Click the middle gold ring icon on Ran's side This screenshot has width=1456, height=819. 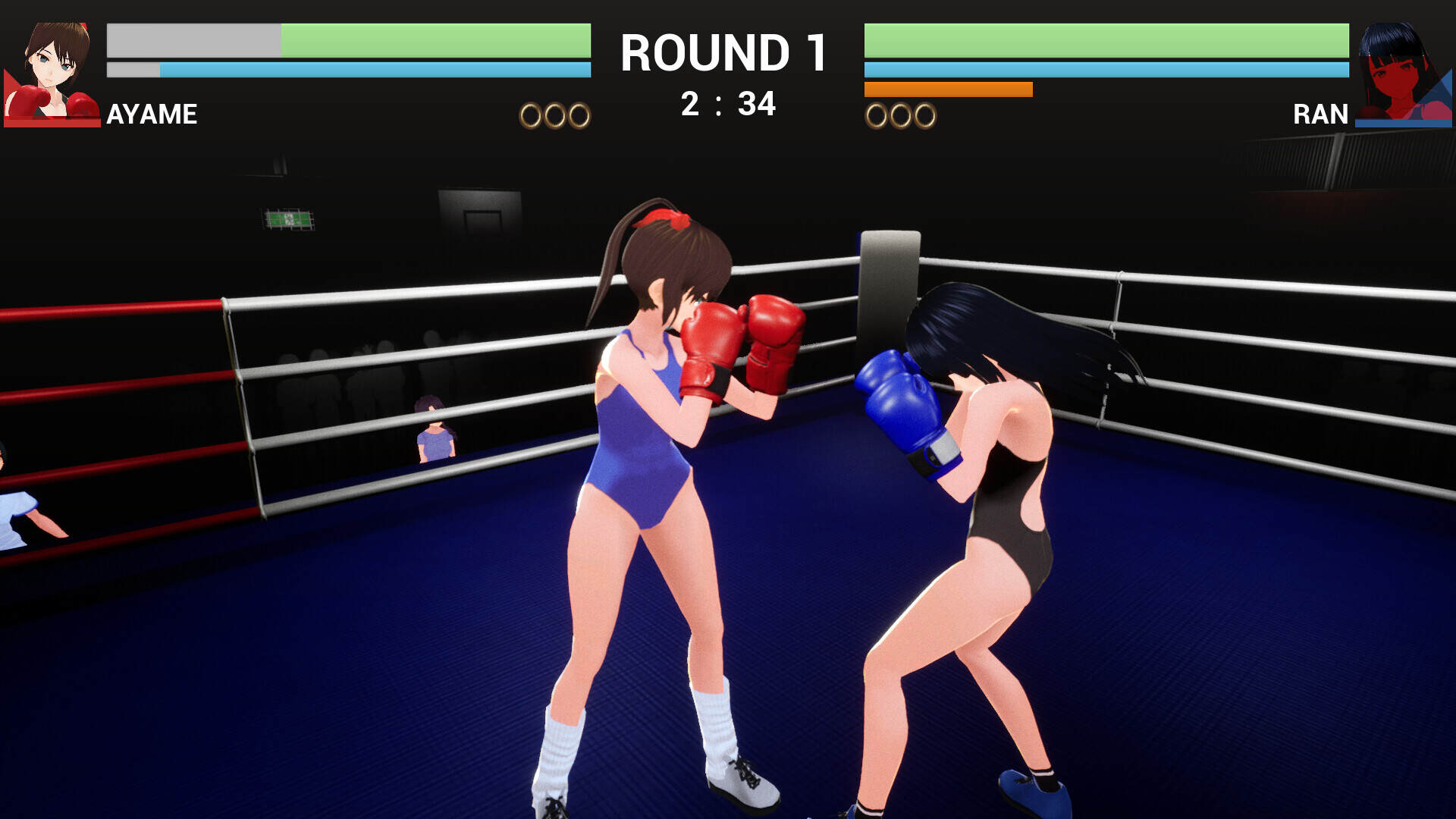pos(902,115)
